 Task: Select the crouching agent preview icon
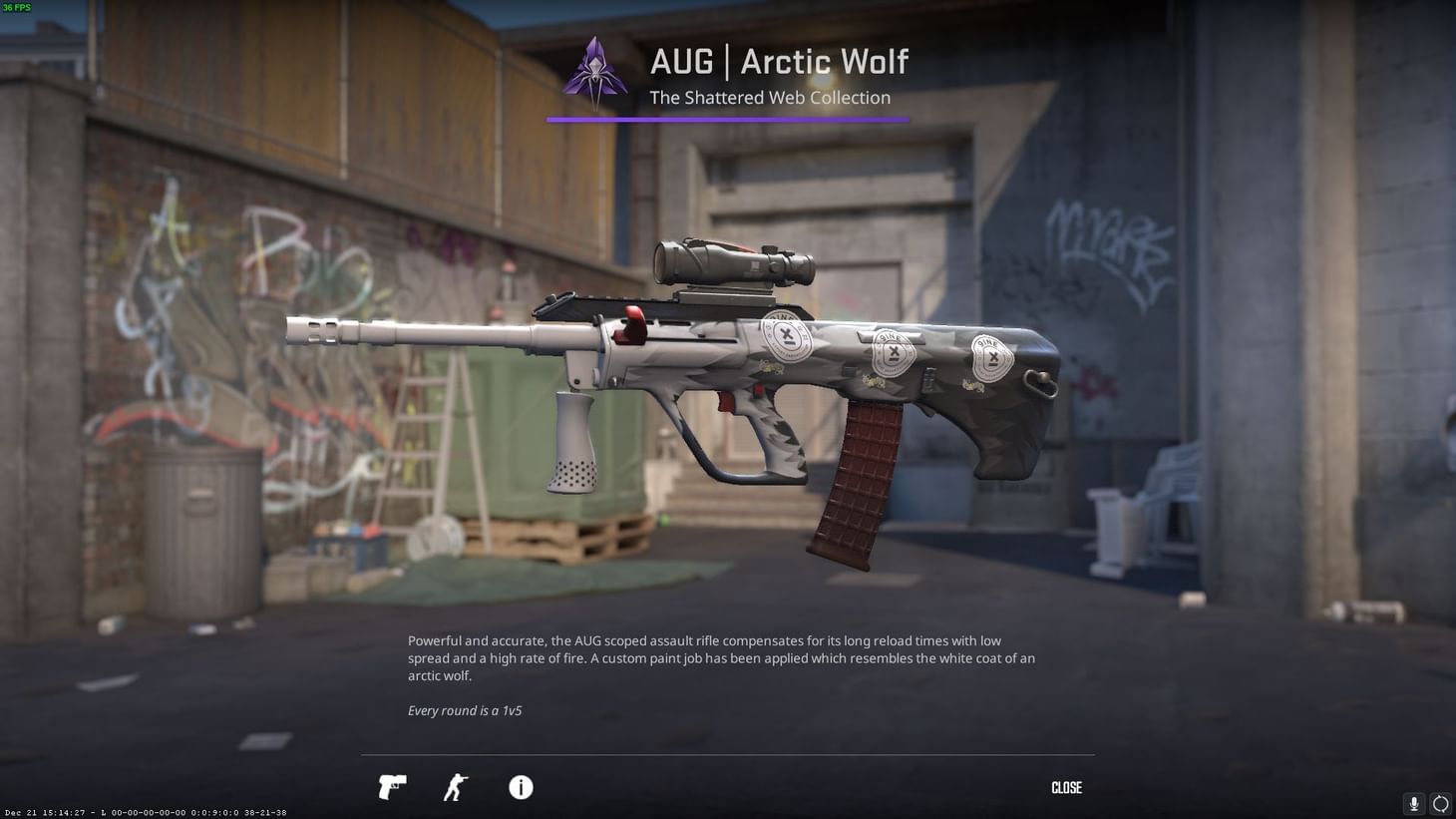(x=455, y=787)
